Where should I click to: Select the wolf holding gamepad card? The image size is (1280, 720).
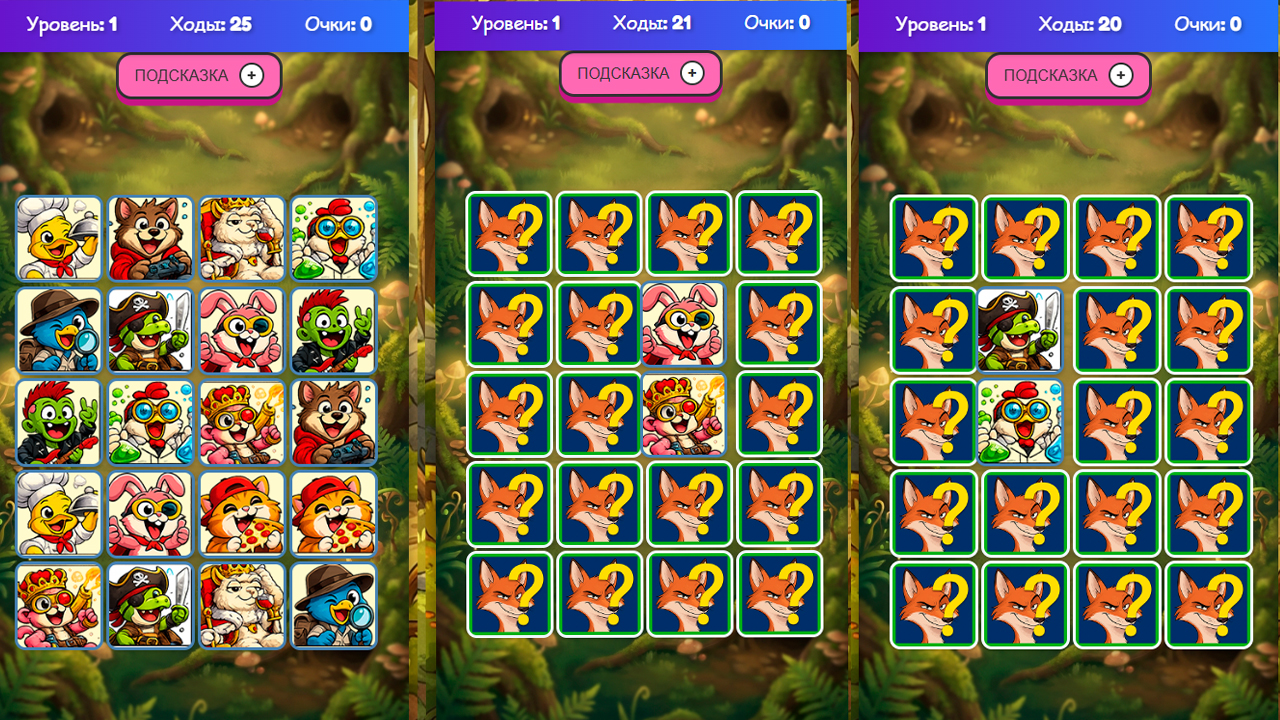150,238
